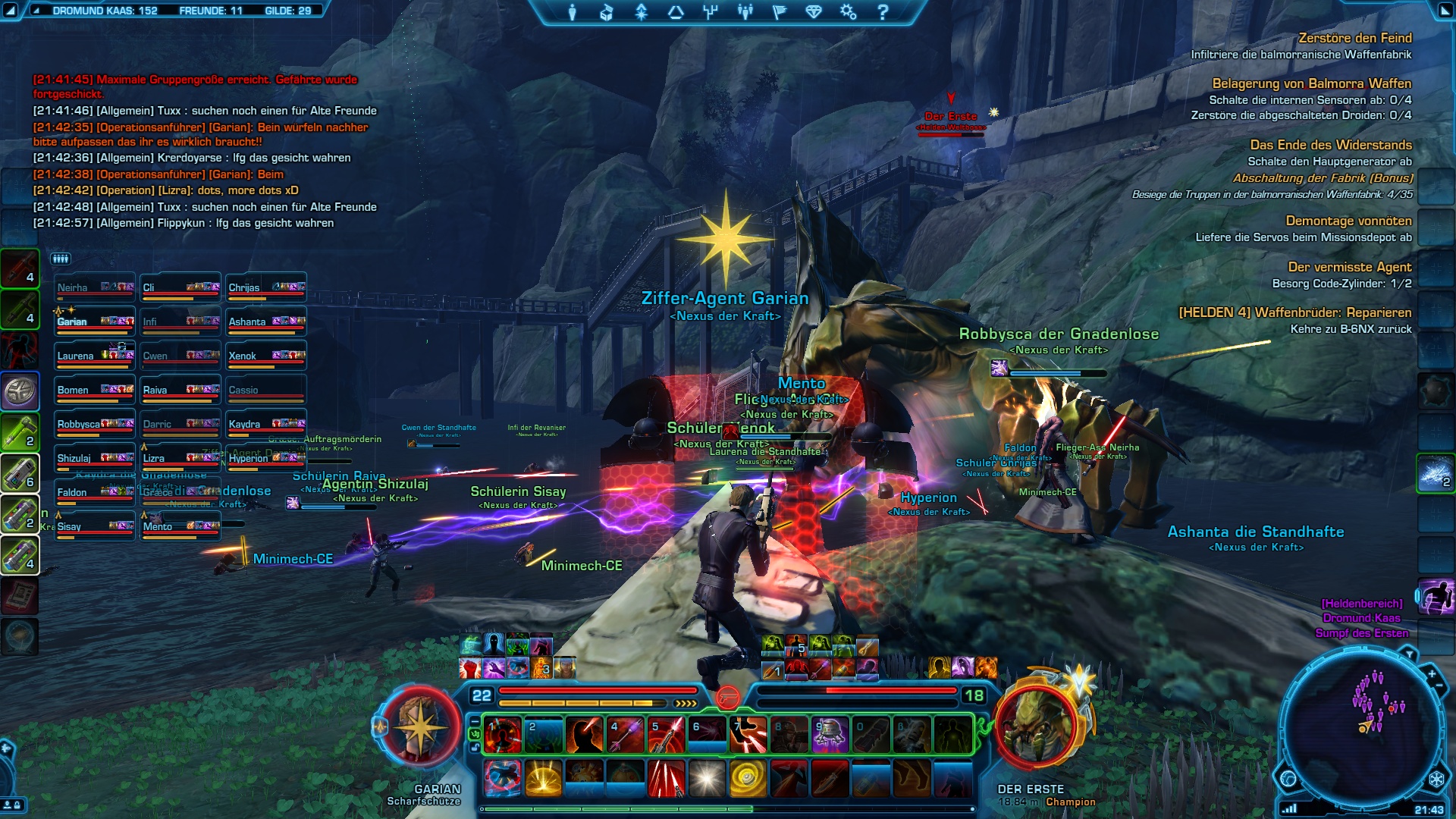Use the yellow spiral ability icon
1456x819 pixels.
click(748, 779)
